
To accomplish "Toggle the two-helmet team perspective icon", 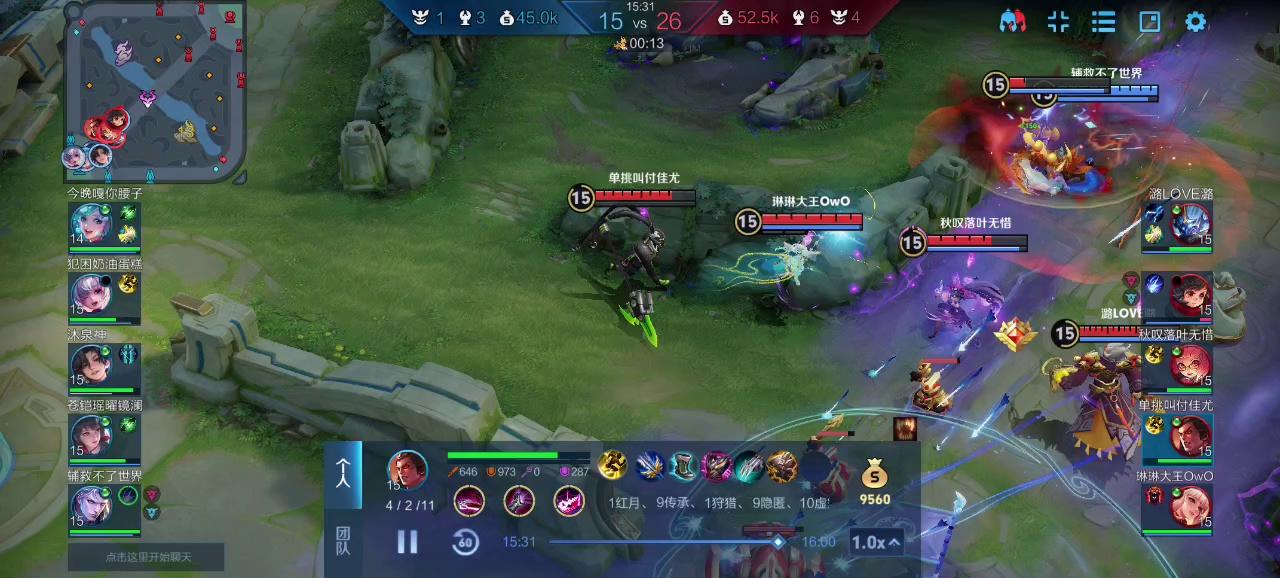I will (1013, 21).
